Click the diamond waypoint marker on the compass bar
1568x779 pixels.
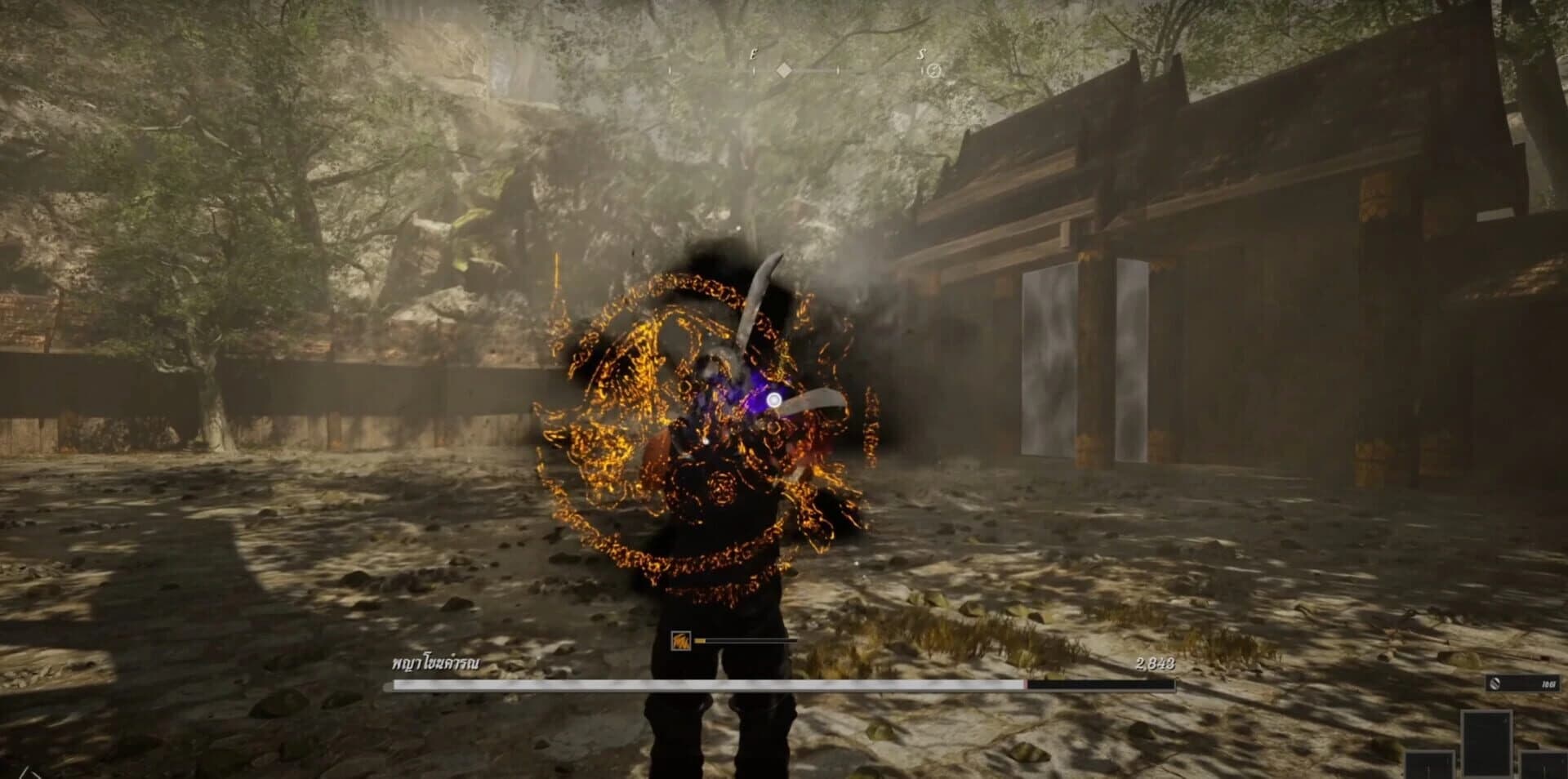784,71
